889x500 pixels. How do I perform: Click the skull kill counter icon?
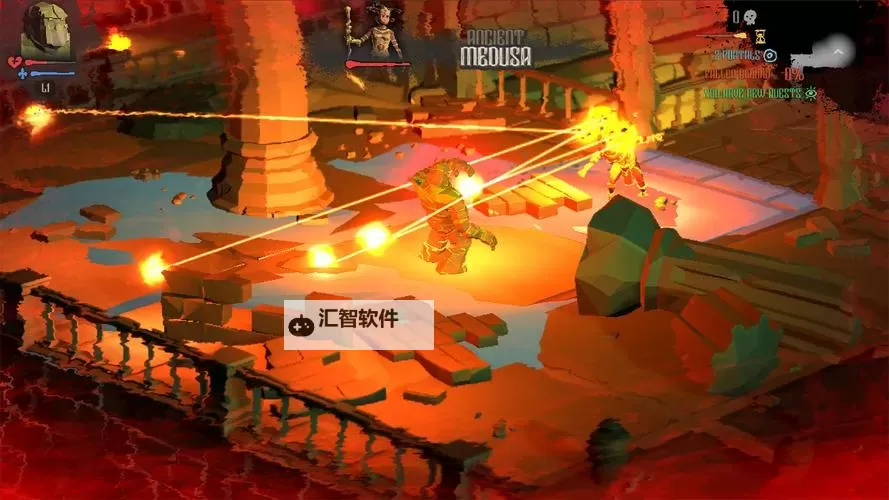pyautogui.click(x=749, y=16)
